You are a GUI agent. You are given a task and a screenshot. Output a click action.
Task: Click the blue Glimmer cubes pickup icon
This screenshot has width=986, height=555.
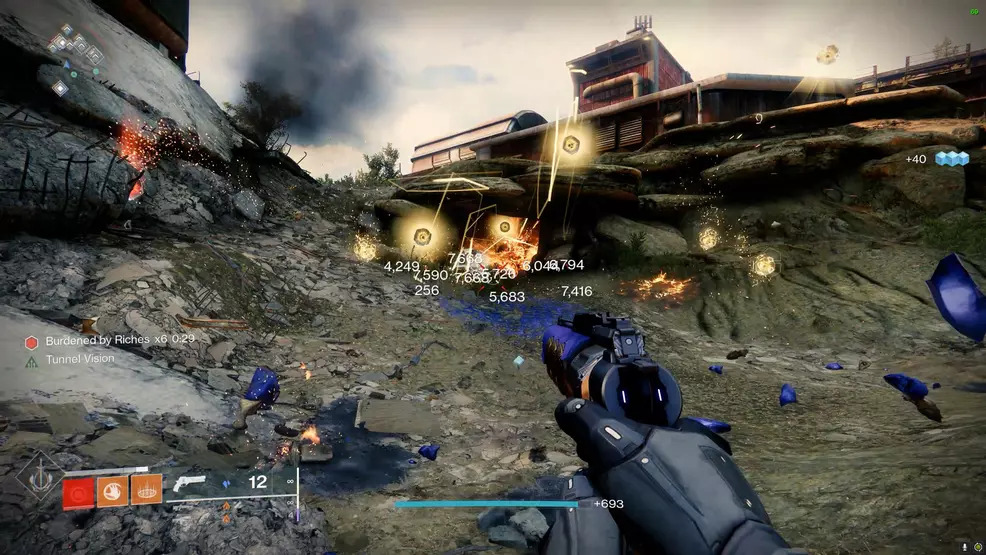click(951, 159)
